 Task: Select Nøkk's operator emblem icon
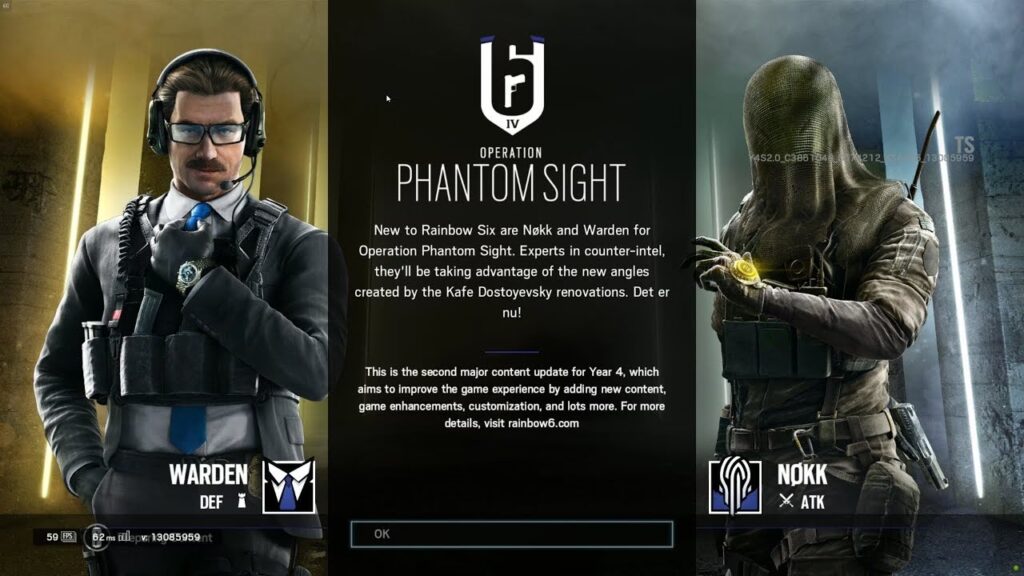(x=735, y=486)
